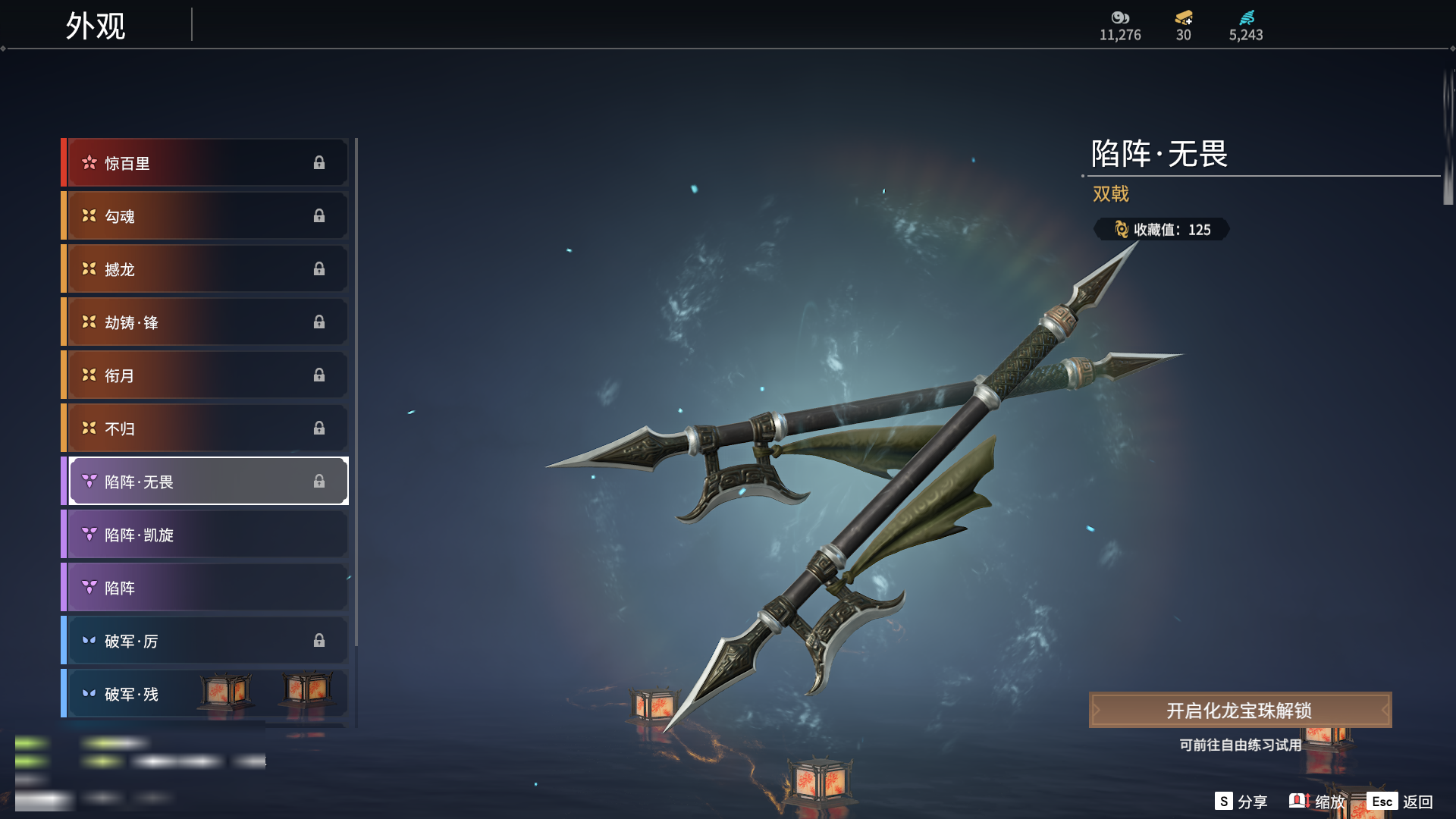Open the 分享 share option
1456x819 pixels.
(1241, 802)
